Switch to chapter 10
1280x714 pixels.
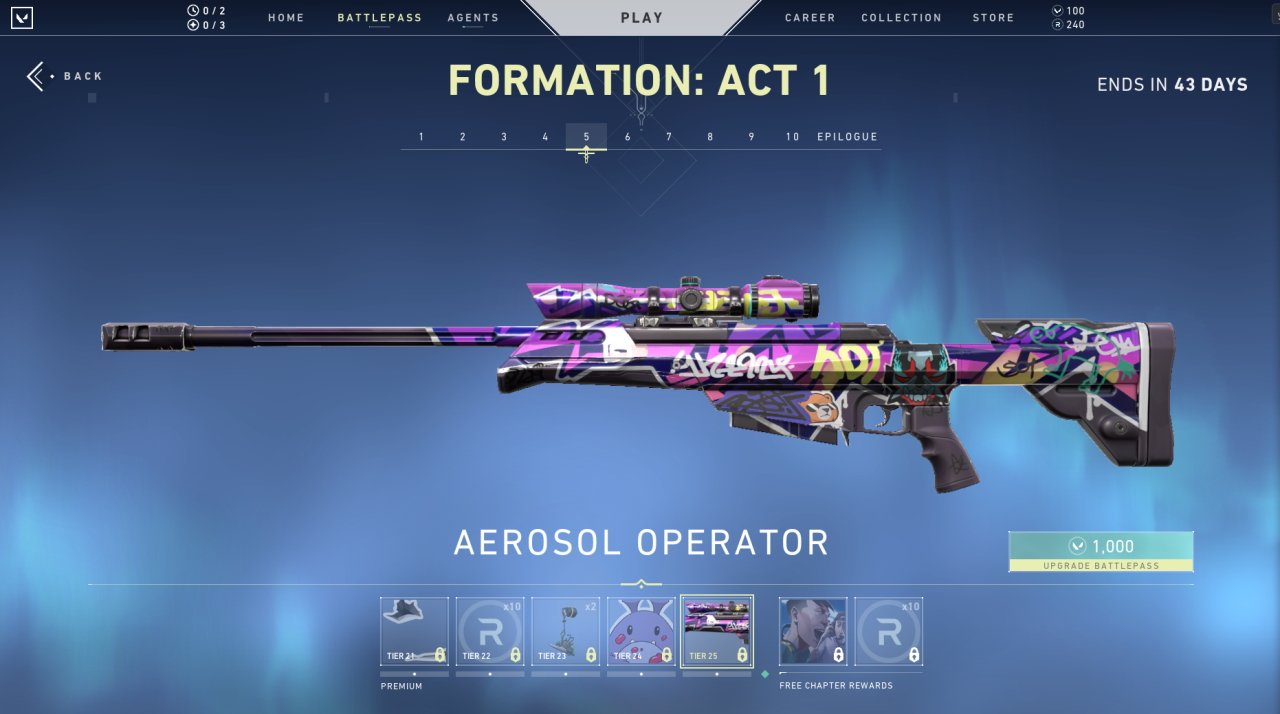[x=792, y=137]
